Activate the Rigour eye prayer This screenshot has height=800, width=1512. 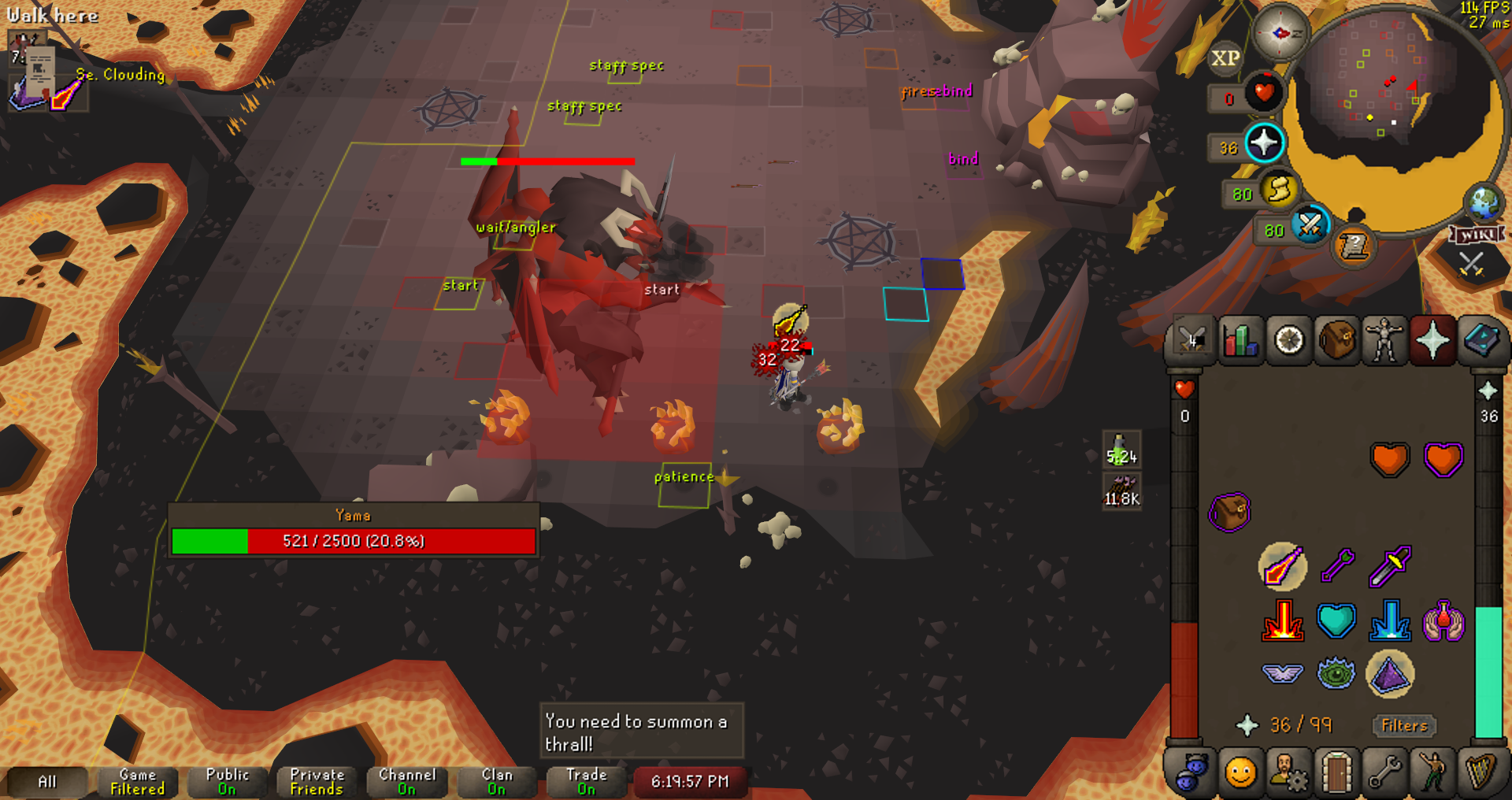click(x=1336, y=674)
